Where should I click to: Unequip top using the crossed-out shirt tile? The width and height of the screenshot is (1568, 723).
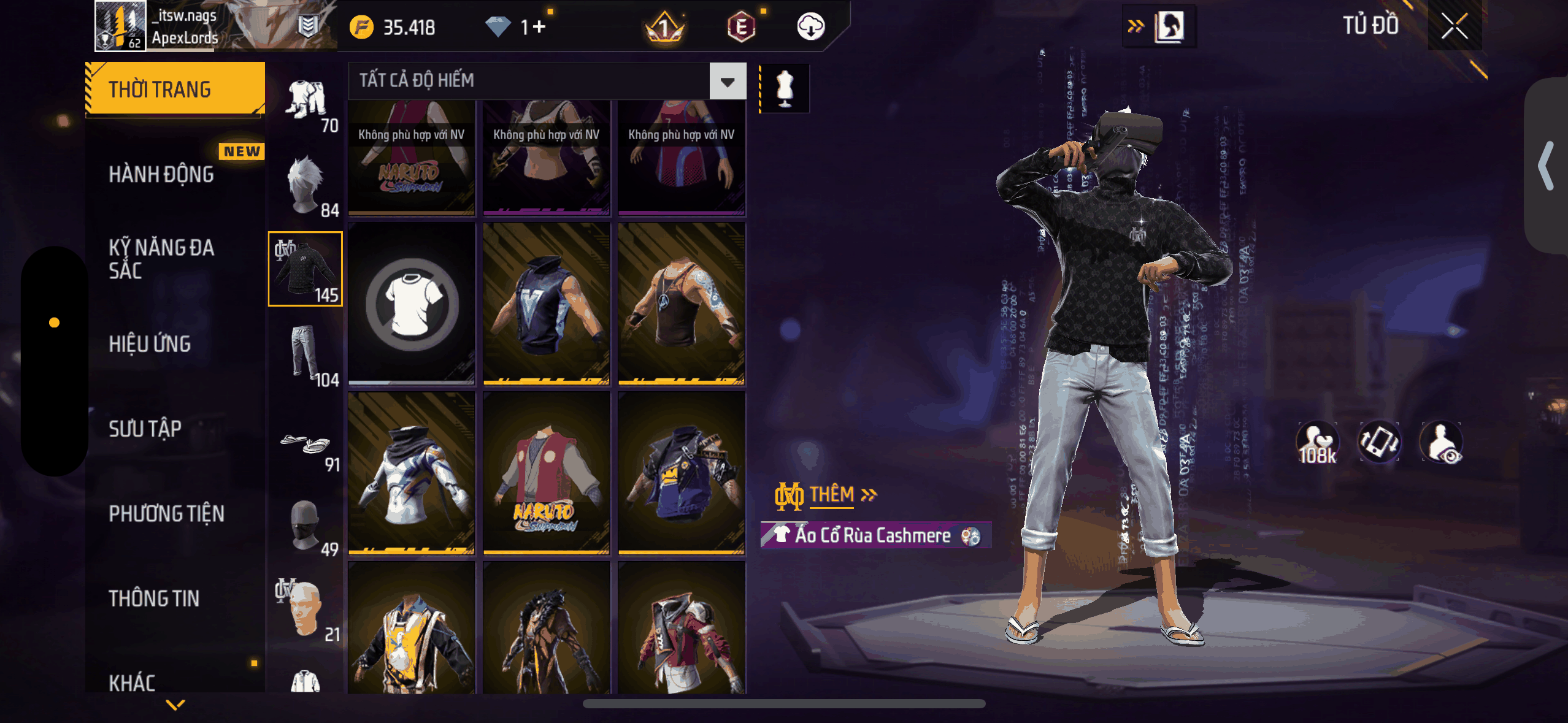coord(412,304)
